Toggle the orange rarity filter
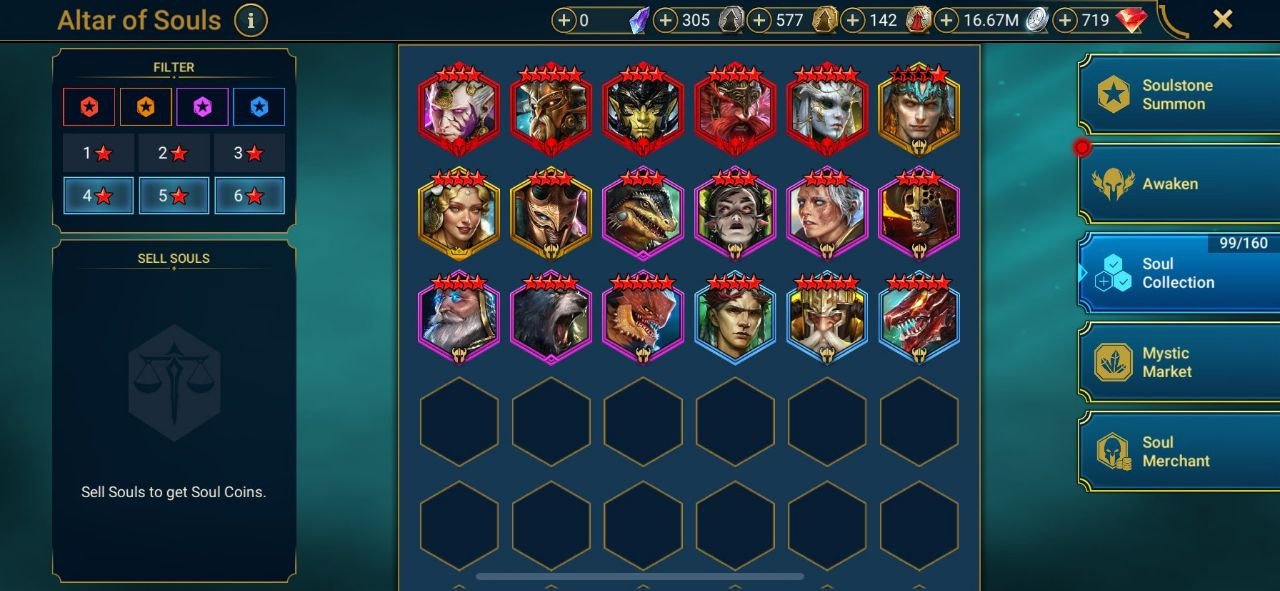 pyautogui.click(x=145, y=107)
